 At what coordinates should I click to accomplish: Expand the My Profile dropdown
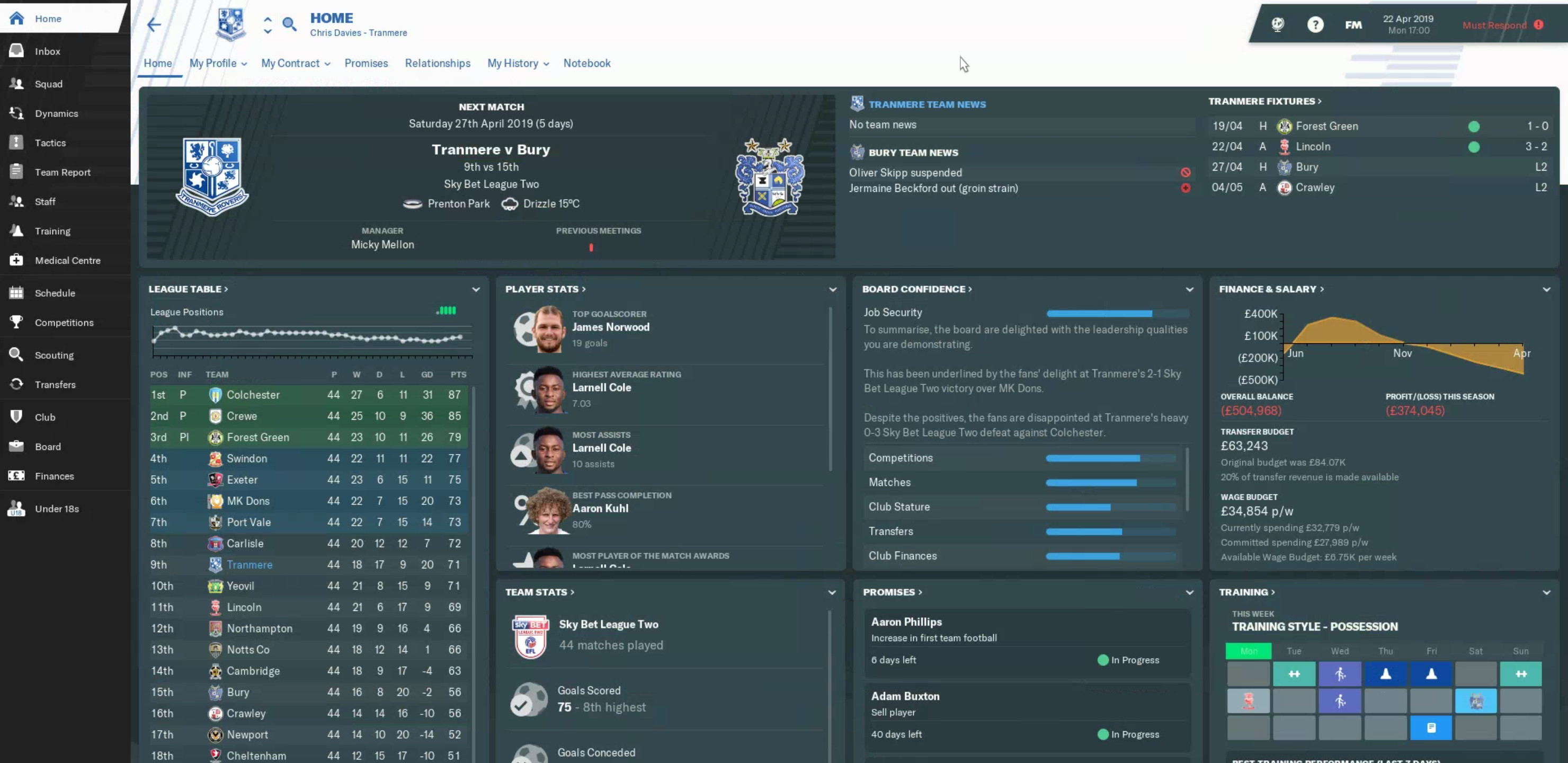pos(218,64)
